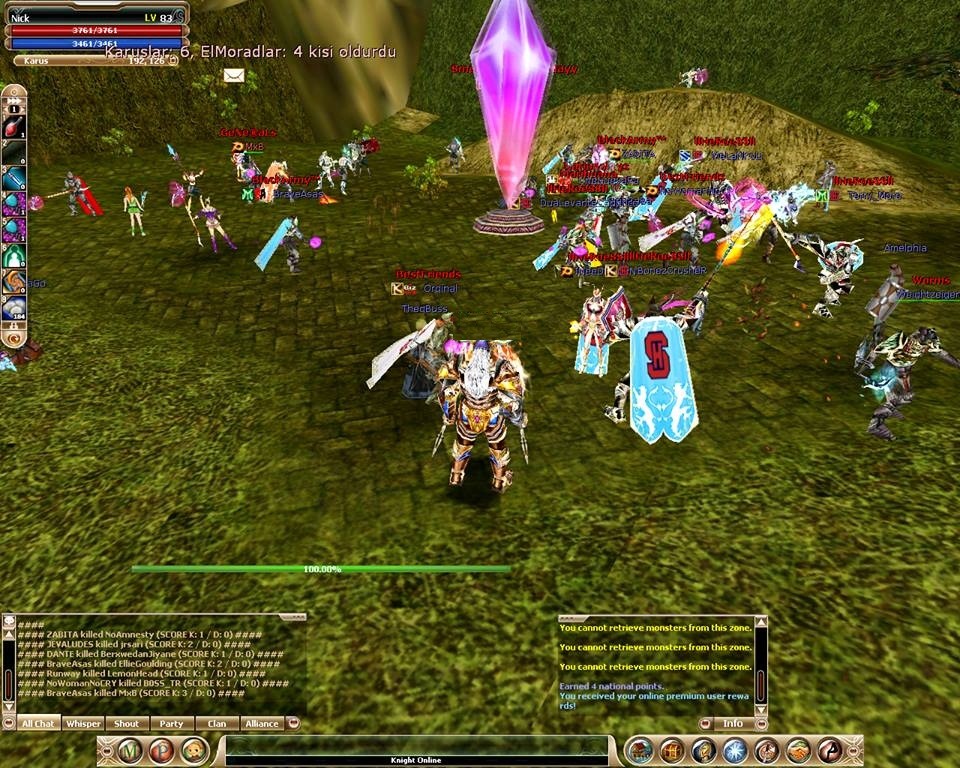Image resolution: width=960 pixels, height=768 pixels.
Task: Select the Shout chat tab
Action: click(127, 723)
